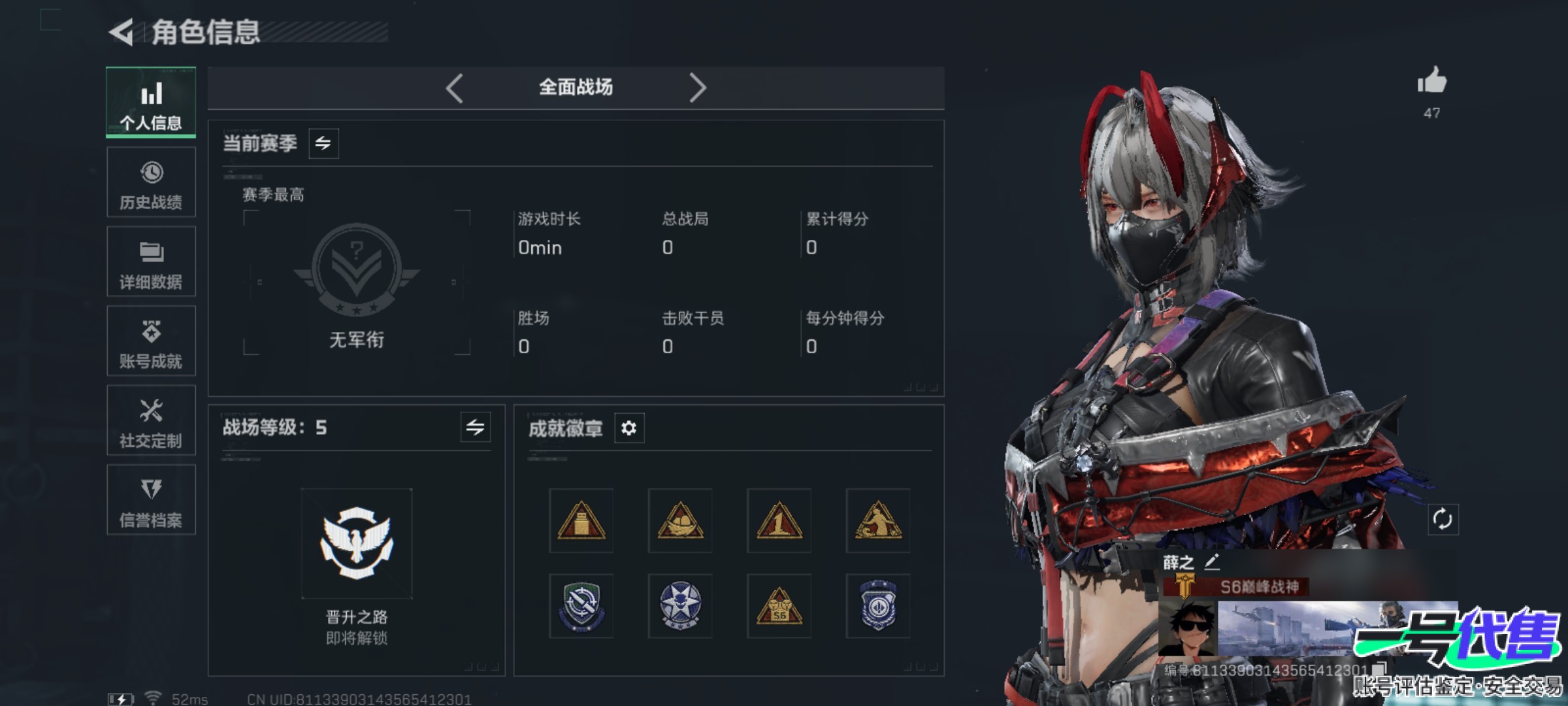Give a thumbs-up like to this profile
The width and height of the screenshot is (1568, 706).
click(x=1431, y=82)
